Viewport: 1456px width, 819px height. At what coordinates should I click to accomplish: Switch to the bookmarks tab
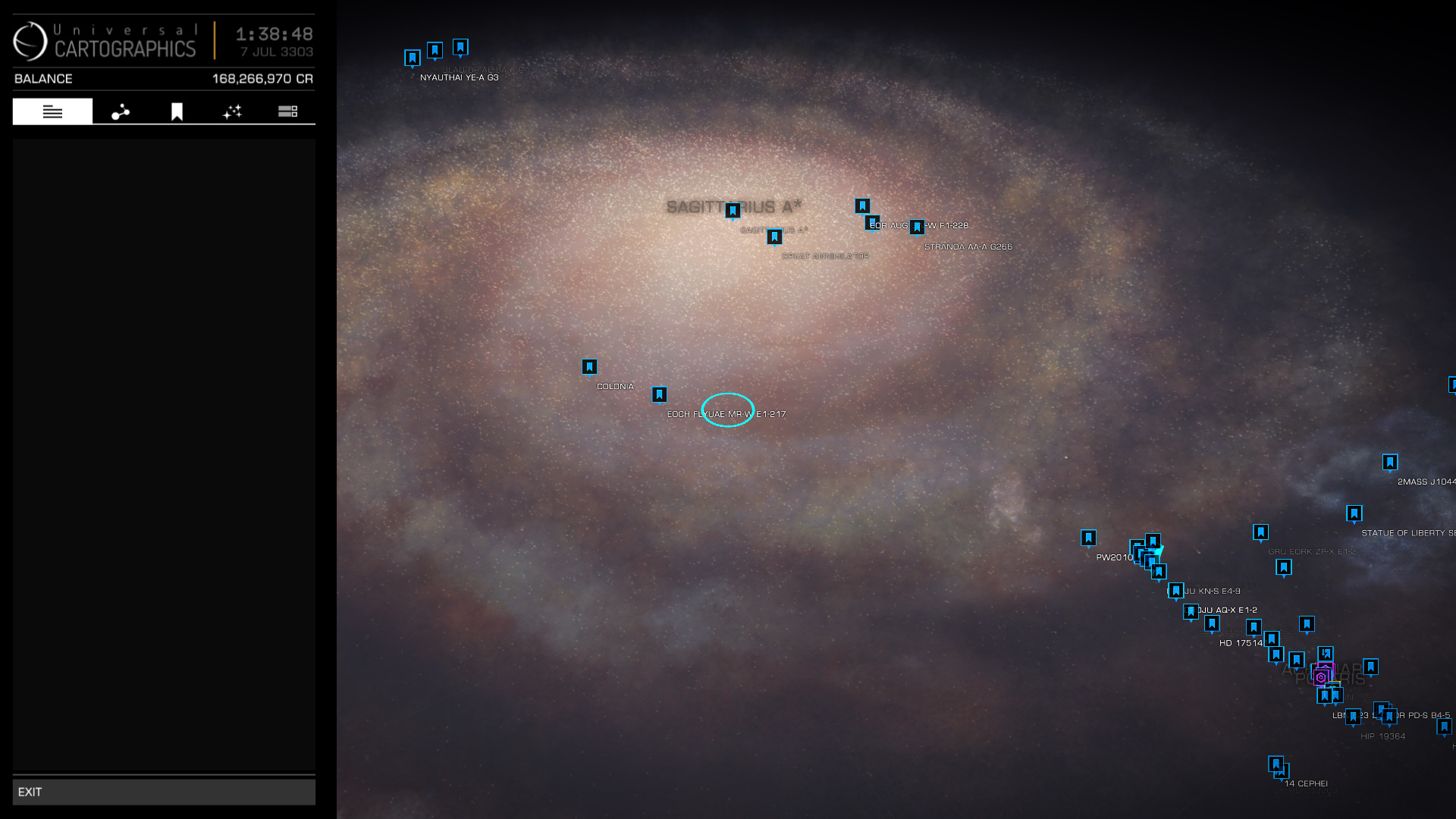177,111
